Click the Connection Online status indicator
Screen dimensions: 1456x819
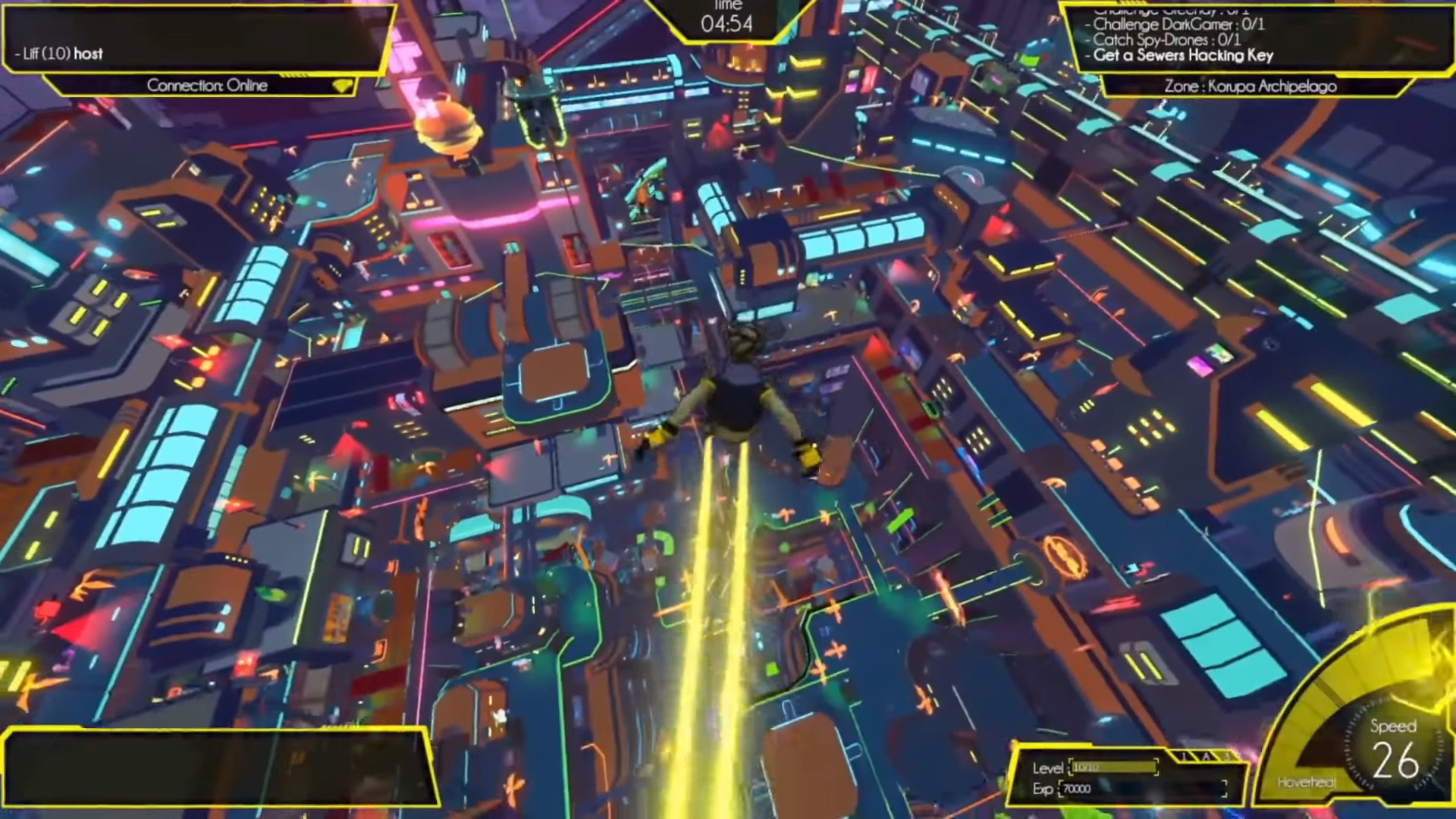click(x=207, y=85)
